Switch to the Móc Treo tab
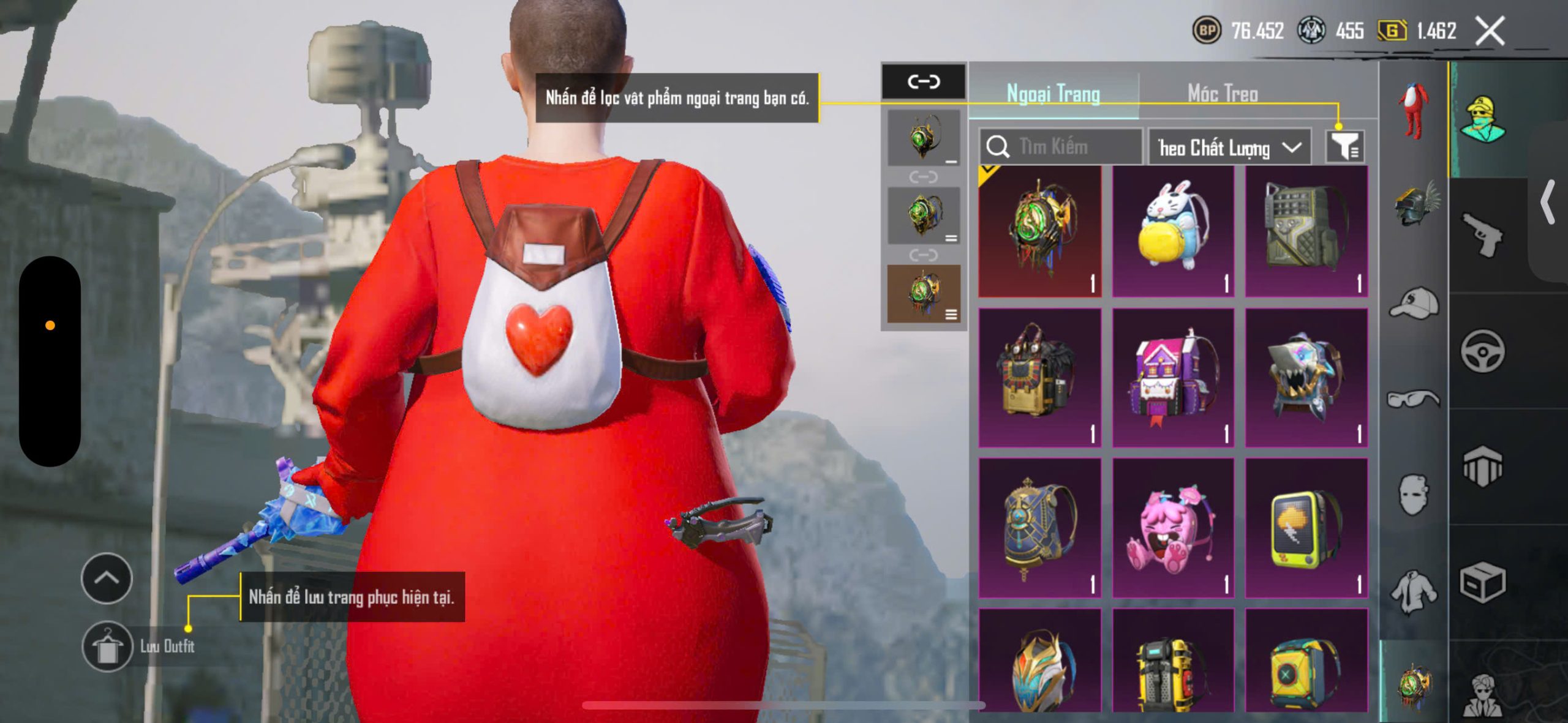The height and width of the screenshot is (723, 1568). pos(1223,94)
